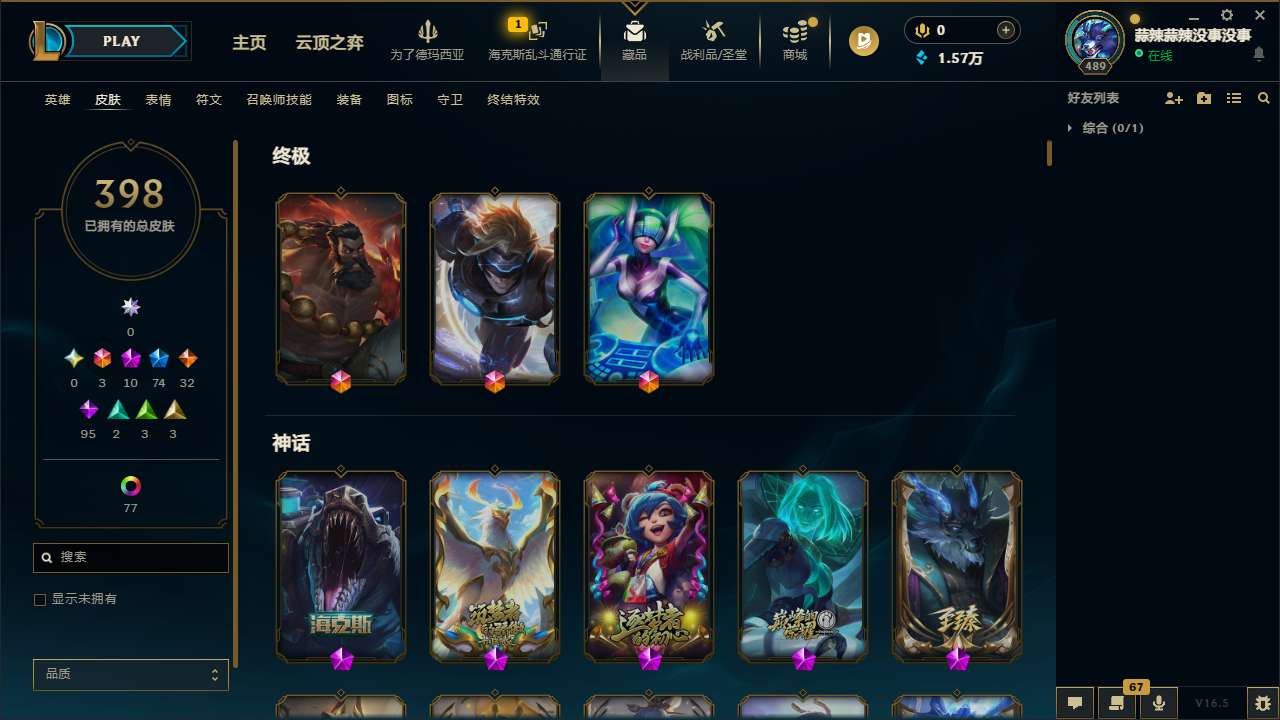Image resolution: width=1280 pixels, height=720 pixels.
Task: Click the PLAY button
Action: click(x=121, y=41)
